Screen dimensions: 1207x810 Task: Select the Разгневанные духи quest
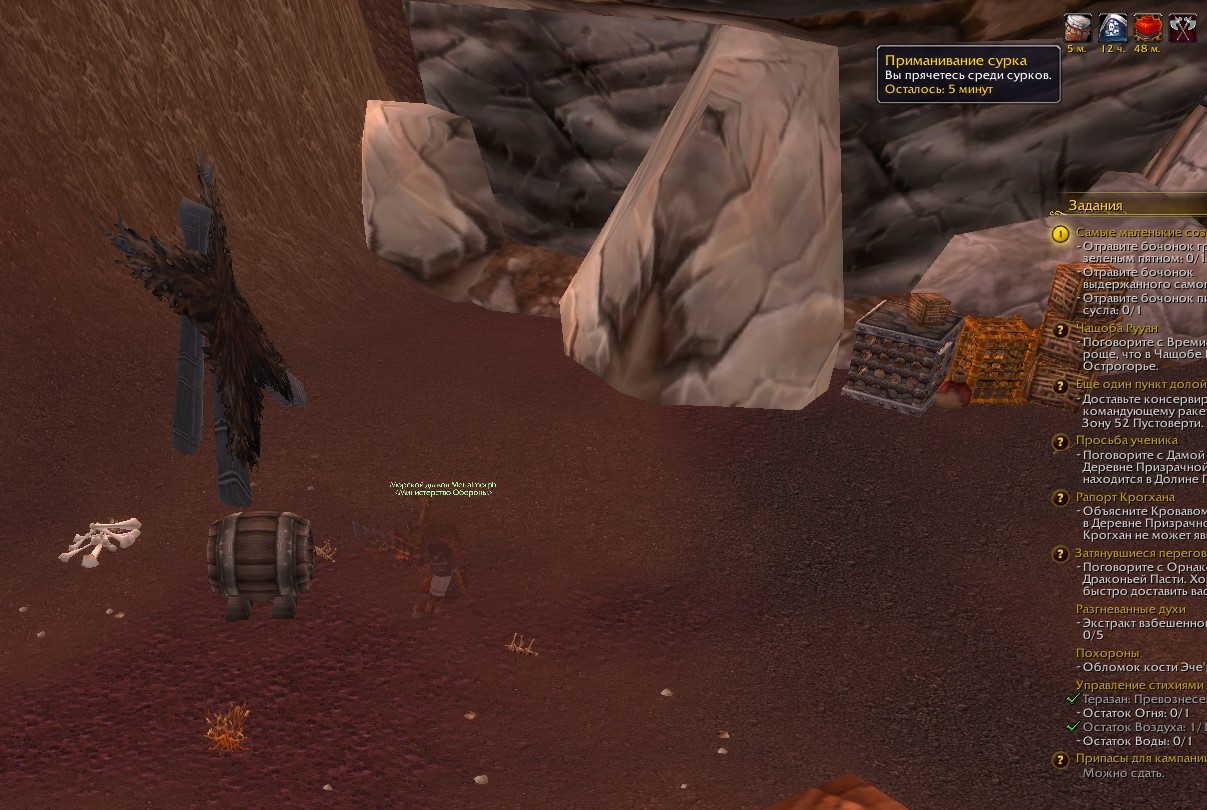point(1131,609)
